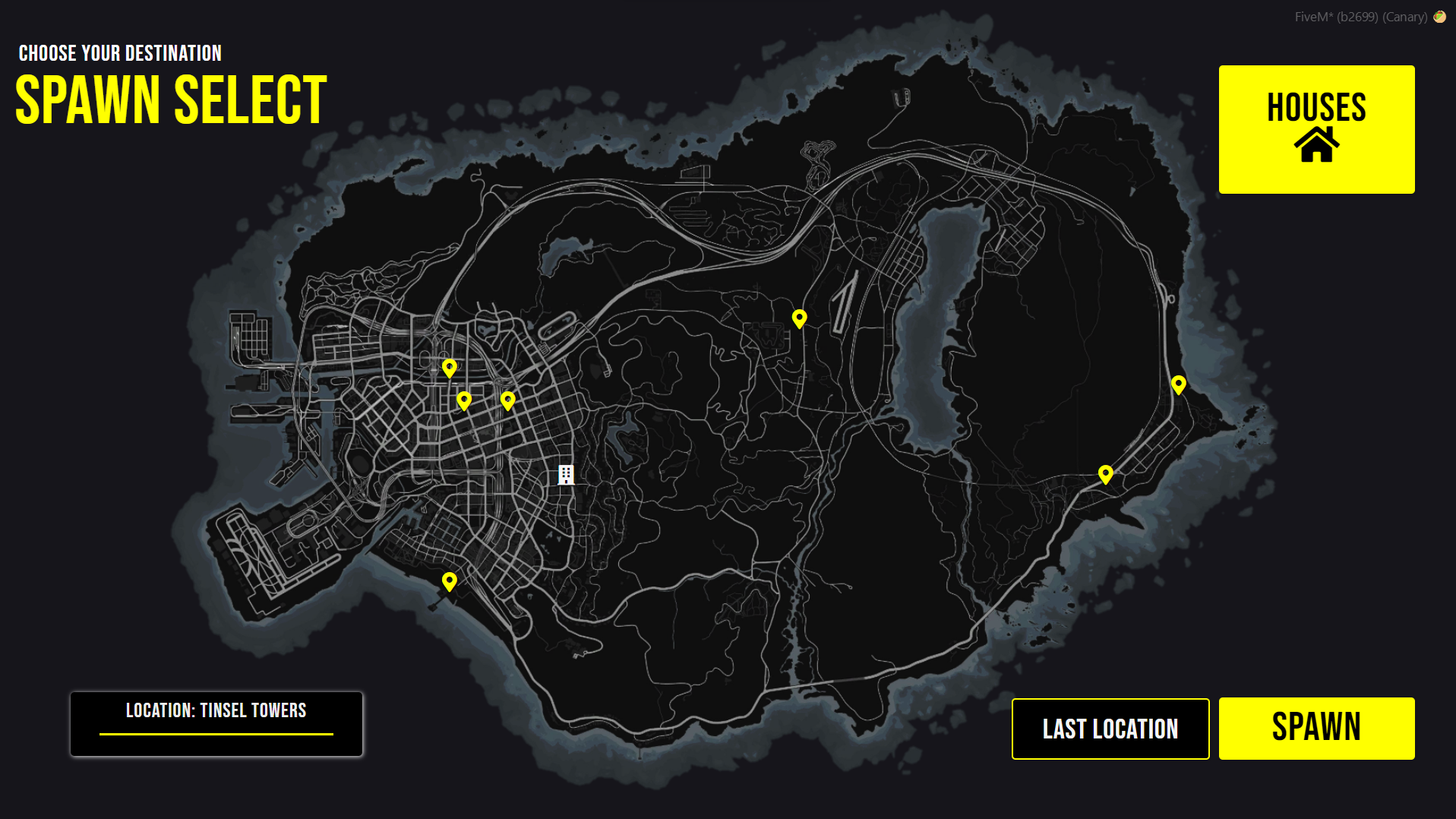The width and height of the screenshot is (1456, 819).
Task: Choose the easternmost yellow map pin
Action: pyautogui.click(x=1178, y=384)
